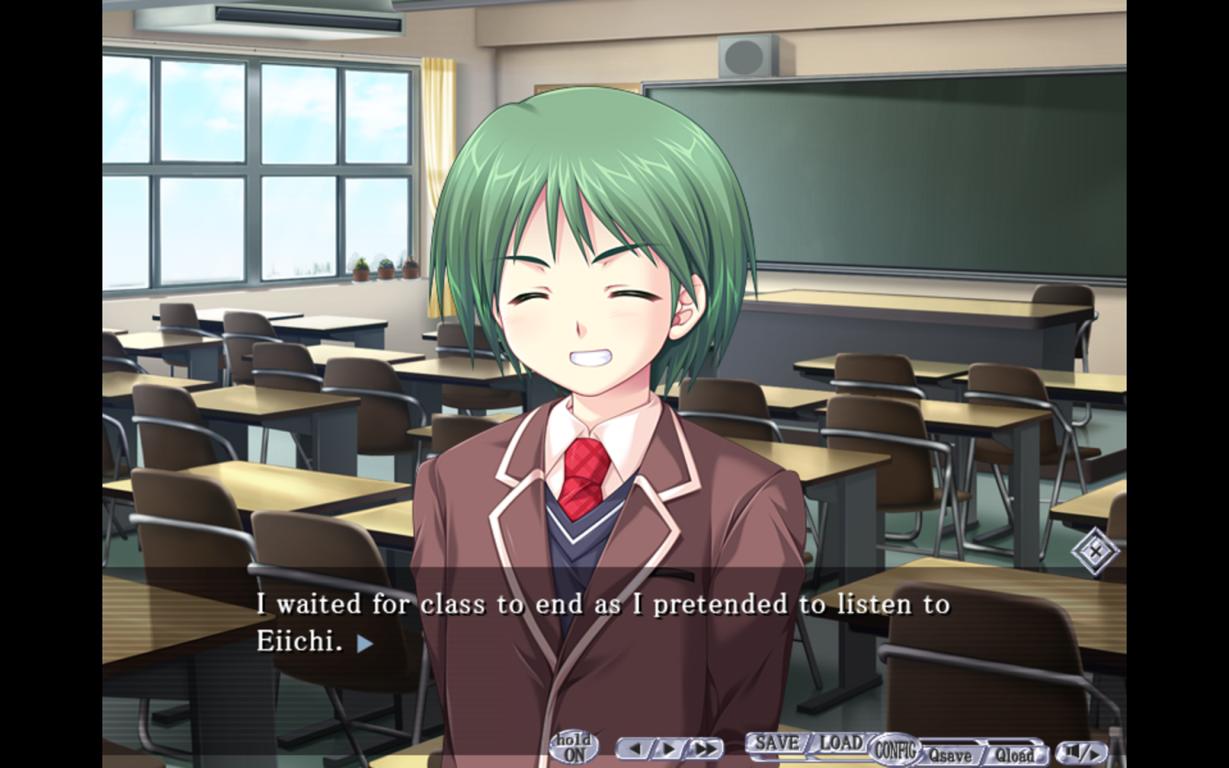The image size is (1229, 768).
Task: Advance dialogue via the blue arrow indicator
Action: 365,643
